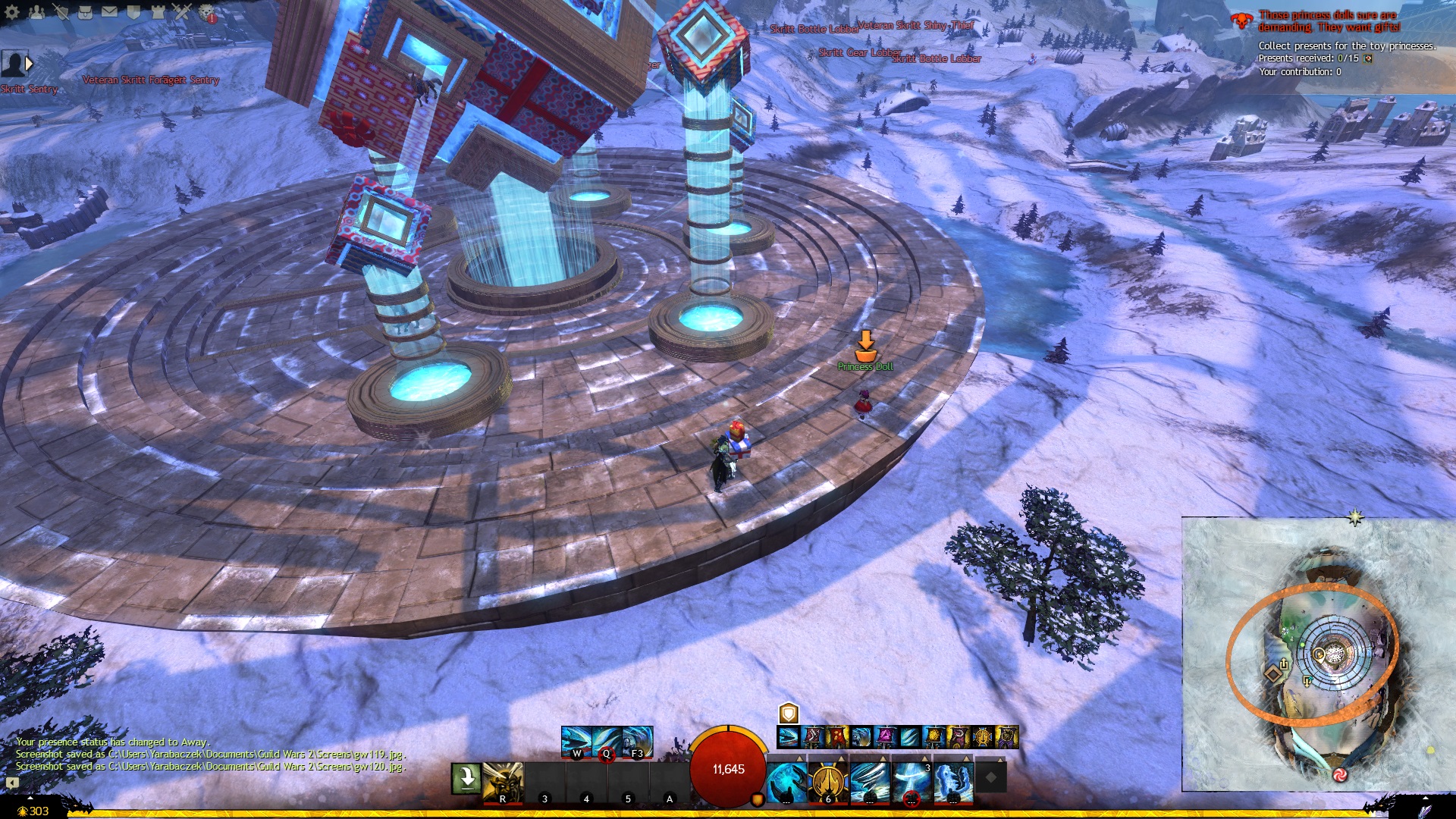Open the PvP crossed swords icon
The width and height of the screenshot is (1456, 819).
coord(182,12)
